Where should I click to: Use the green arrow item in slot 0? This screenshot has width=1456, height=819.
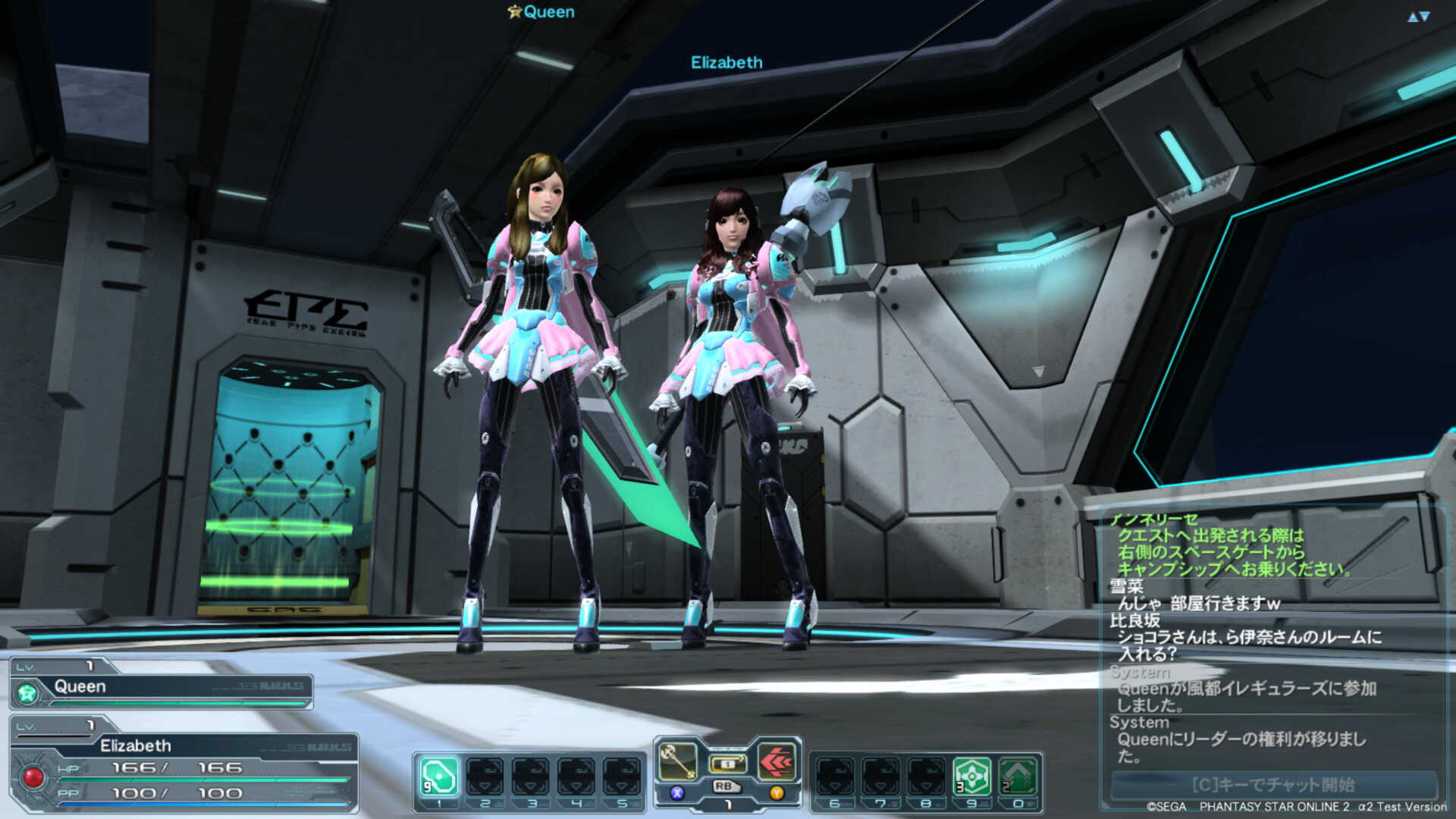[1017, 777]
